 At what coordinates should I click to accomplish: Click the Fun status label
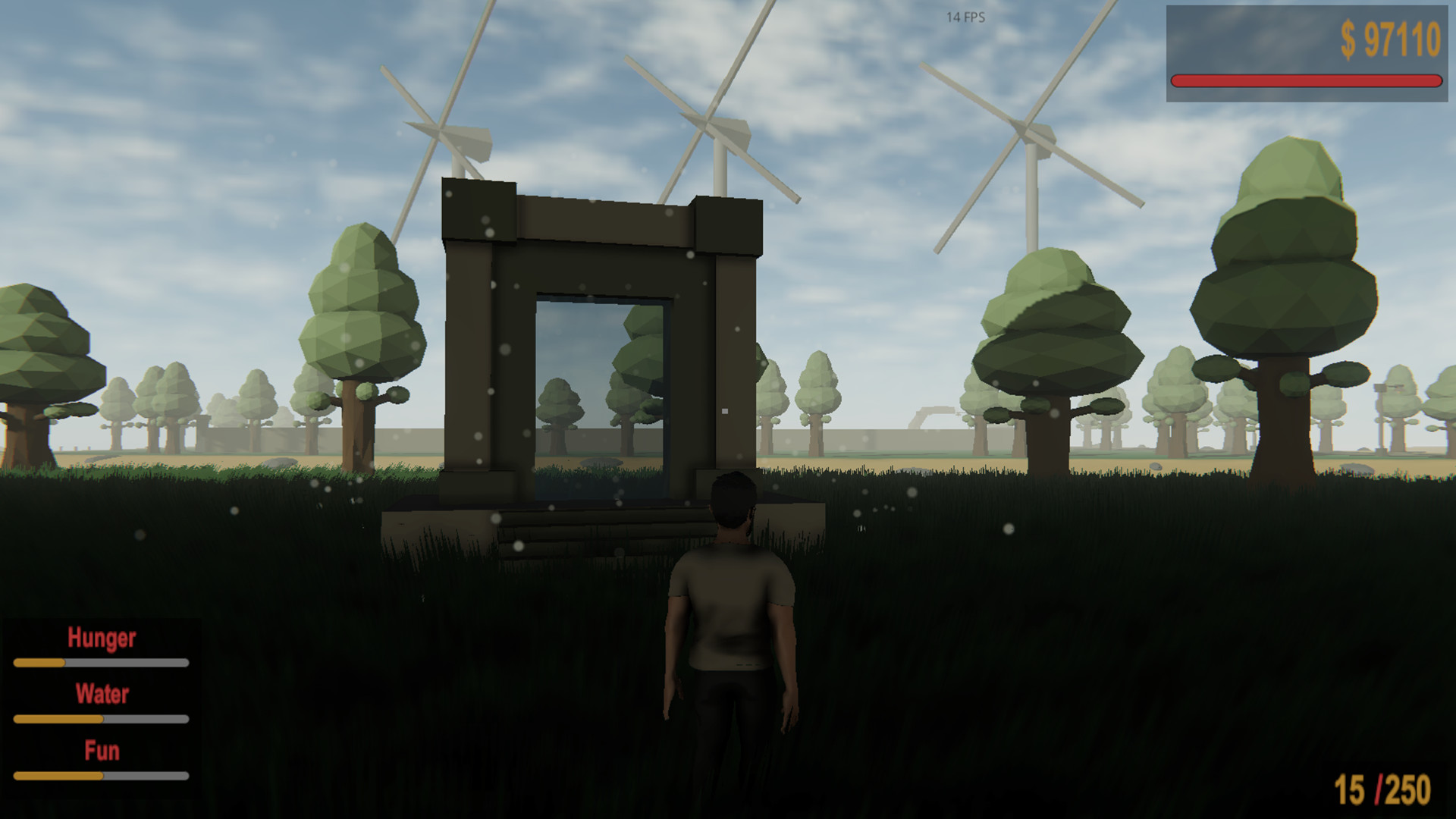pos(101,751)
